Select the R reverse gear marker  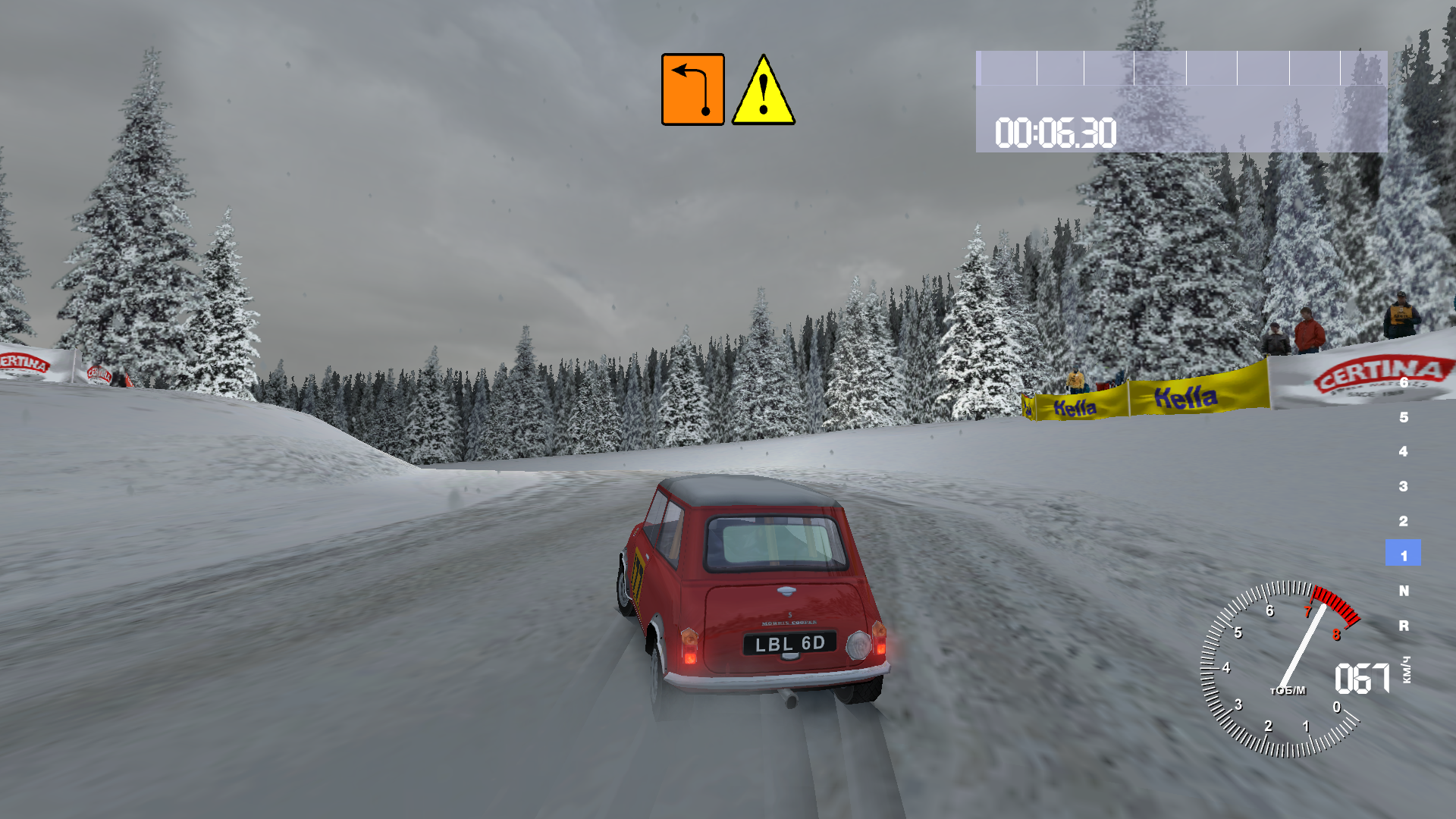click(x=1404, y=626)
